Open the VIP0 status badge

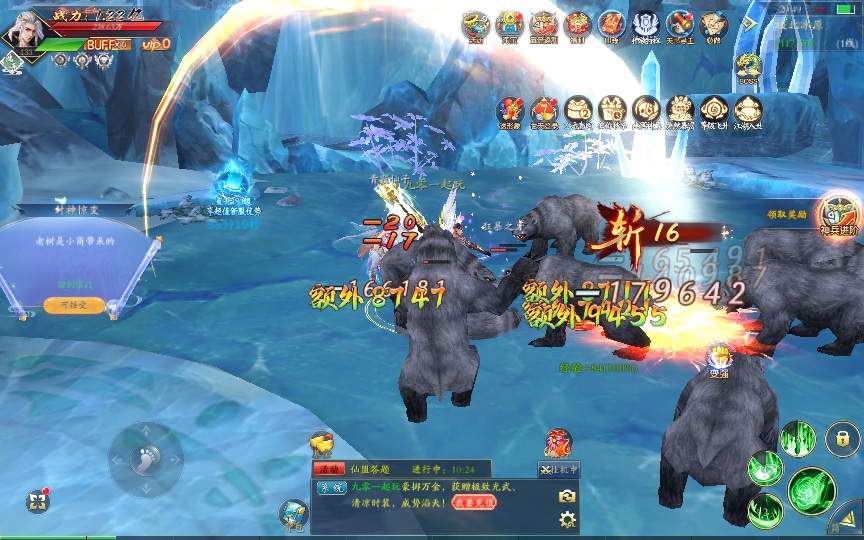[x=156, y=44]
